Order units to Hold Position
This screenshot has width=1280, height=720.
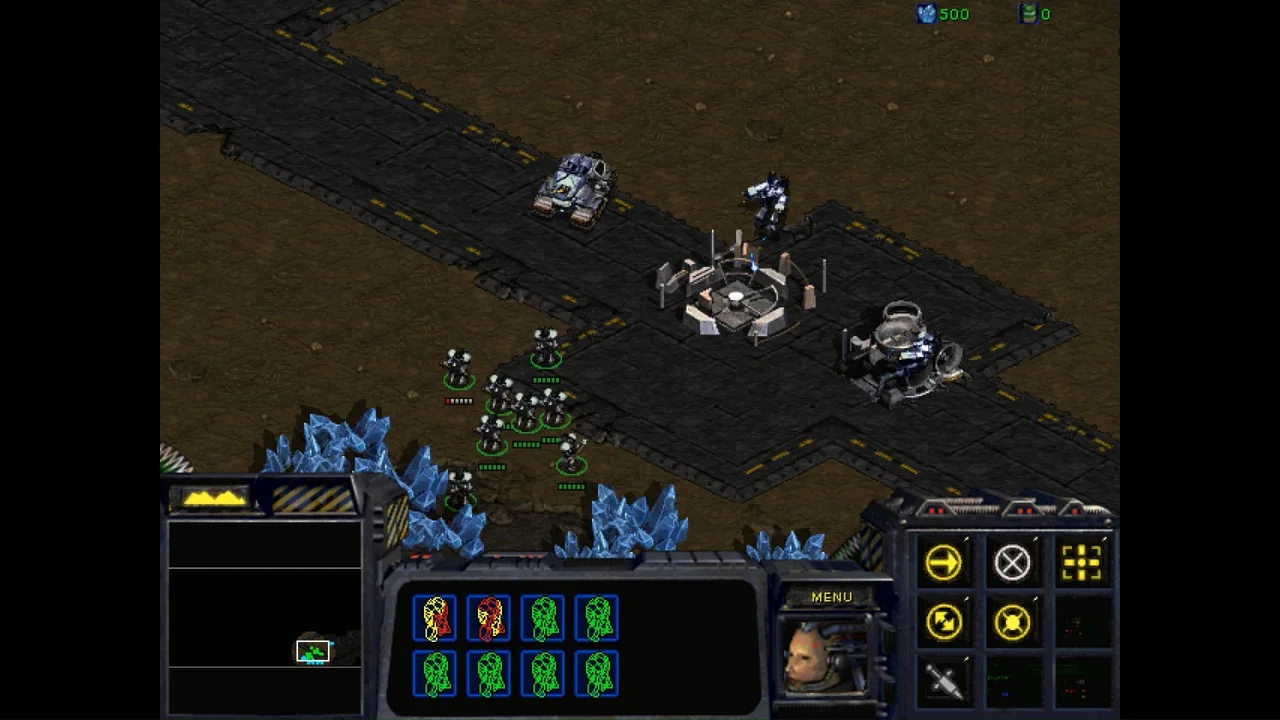pyautogui.click(x=1012, y=622)
